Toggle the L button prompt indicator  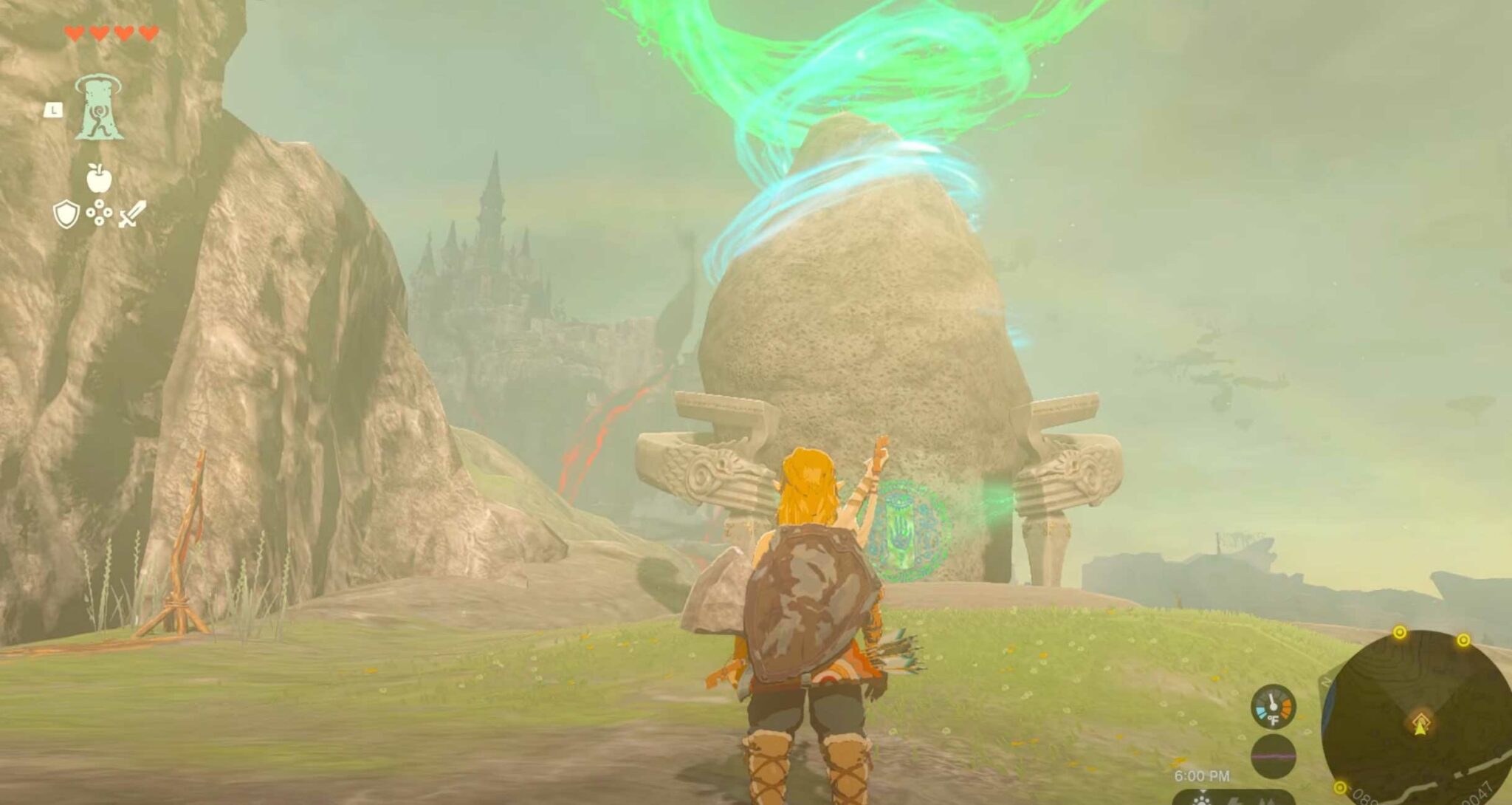(53, 111)
